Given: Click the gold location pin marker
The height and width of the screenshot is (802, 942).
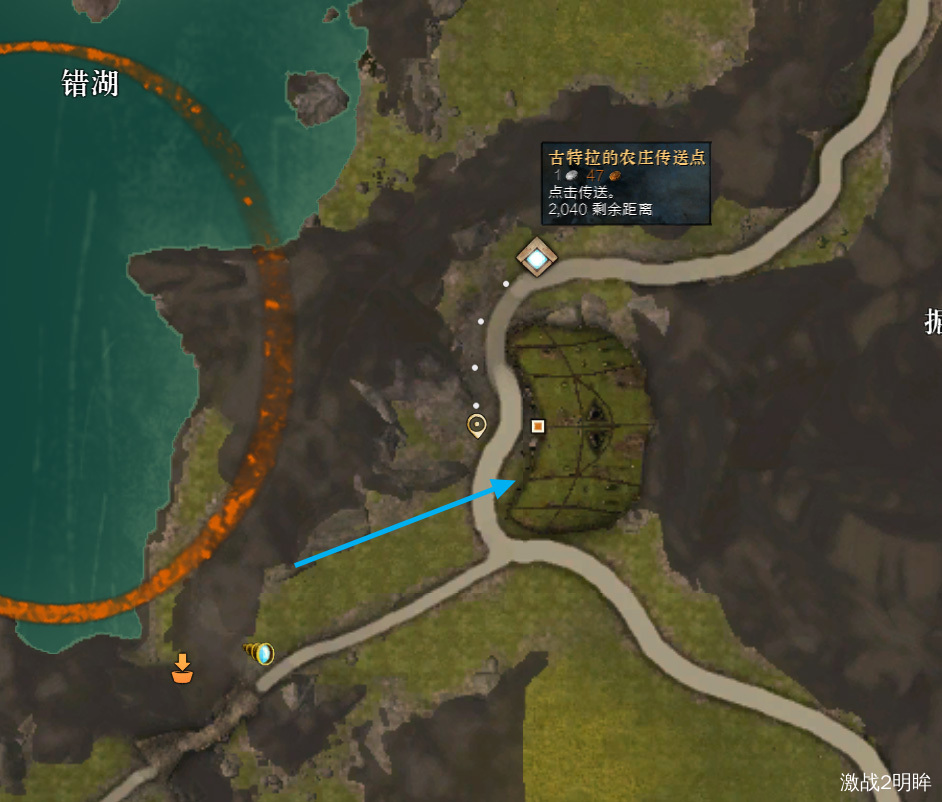Looking at the screenshot, I should (477, 425).
